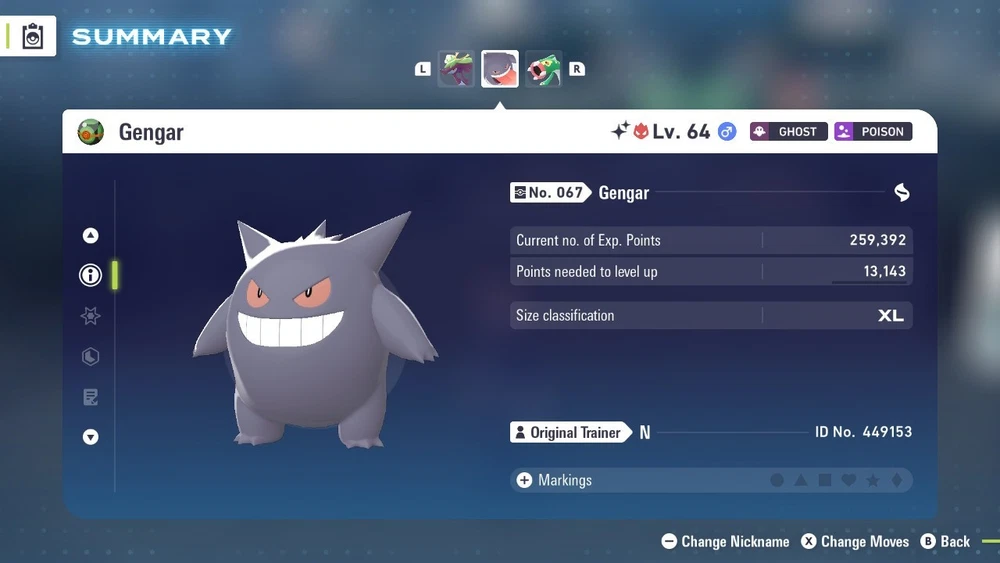Viewport: 1000px width, 563px height.
Task: Show the memo notes page tab
Action: pyautogui.click(x=91, y=398)
